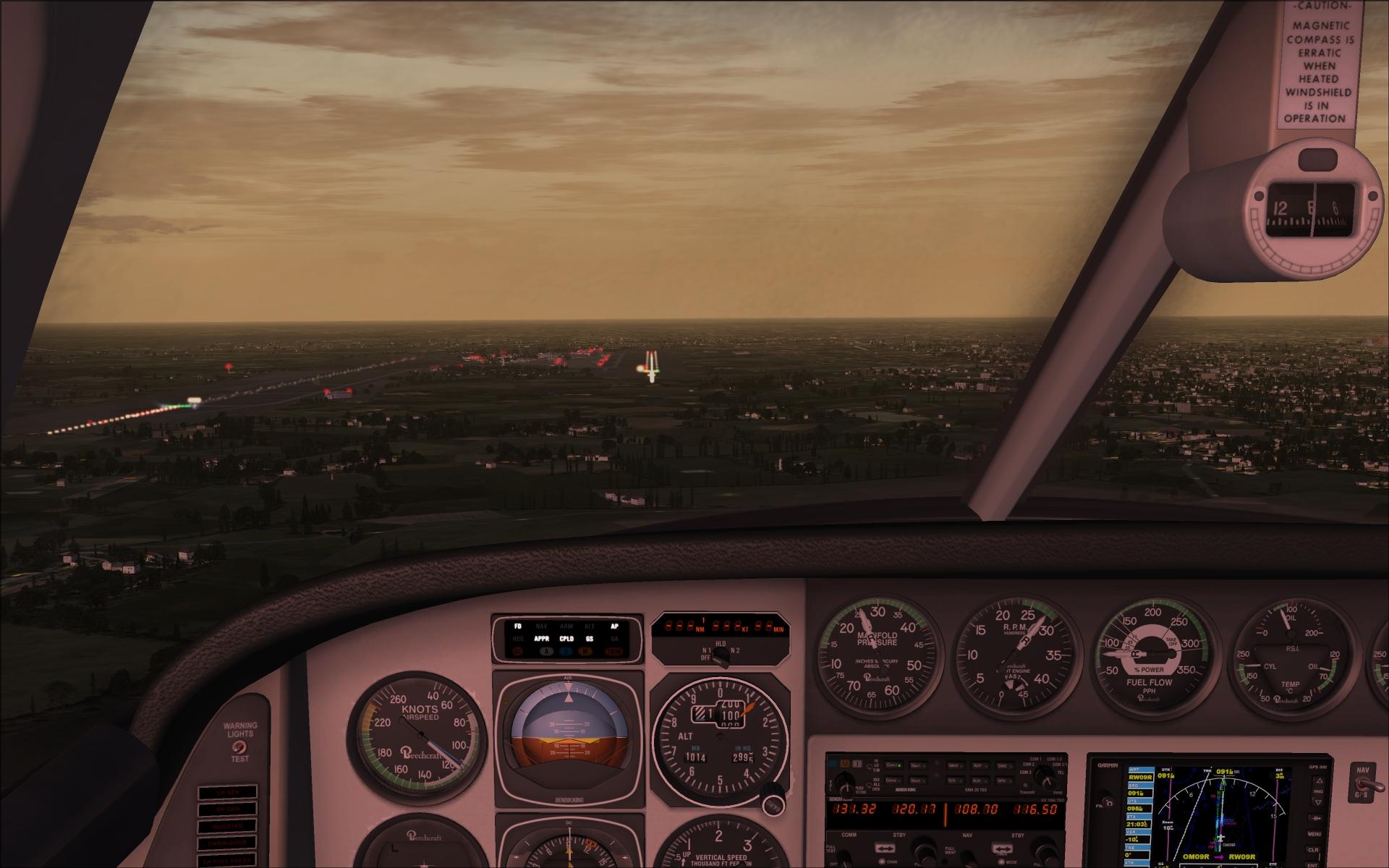Viewport: 1389px width, 868px height.
Task: Hit the CLR button on the GPS
Action: click(x=1314, y=850)
